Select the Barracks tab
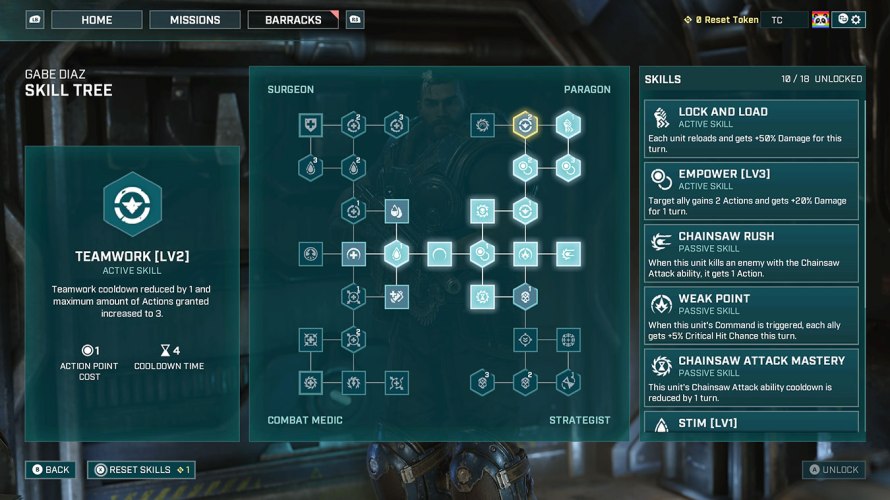Screen dimensions: 890x500 [293, 20]
